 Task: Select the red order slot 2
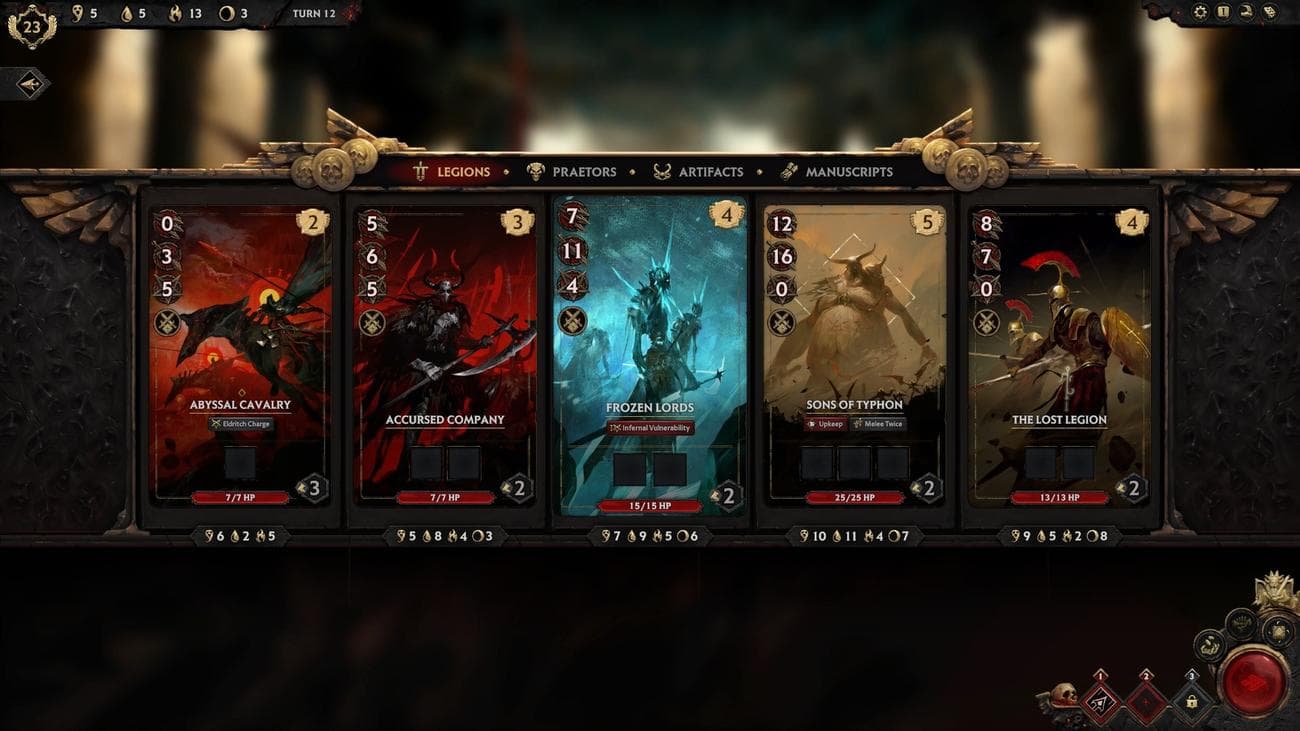[x=1146, y=701]
